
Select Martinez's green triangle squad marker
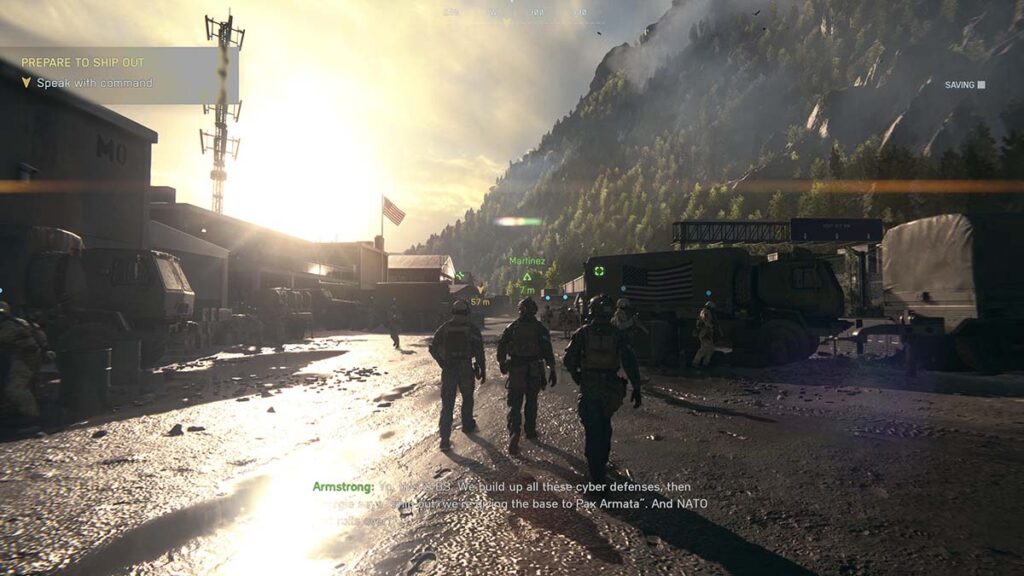tap(526, 276)
